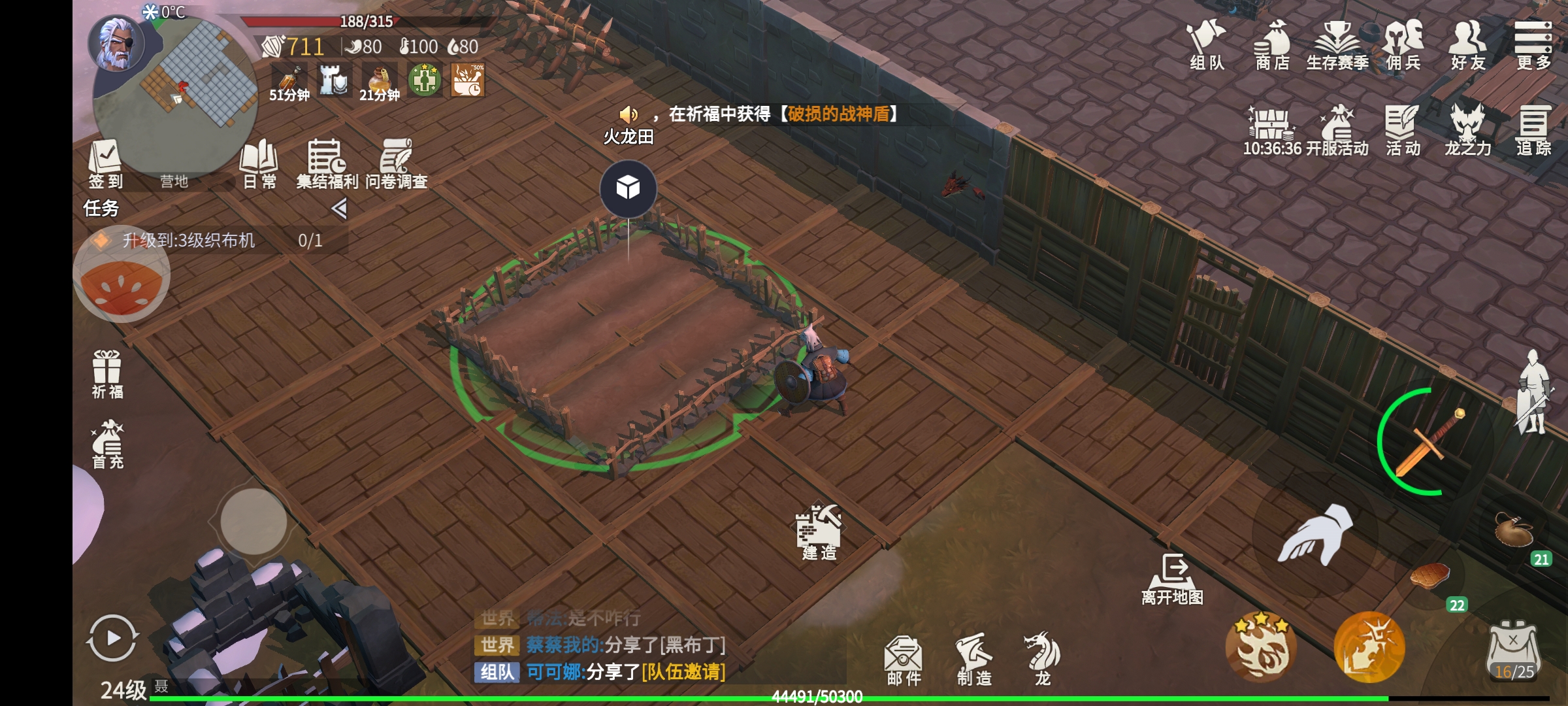The width and height of the screenshot is (1568, 706).
Task: Expand the 更多 more menu
Action: pos(1533,44)
